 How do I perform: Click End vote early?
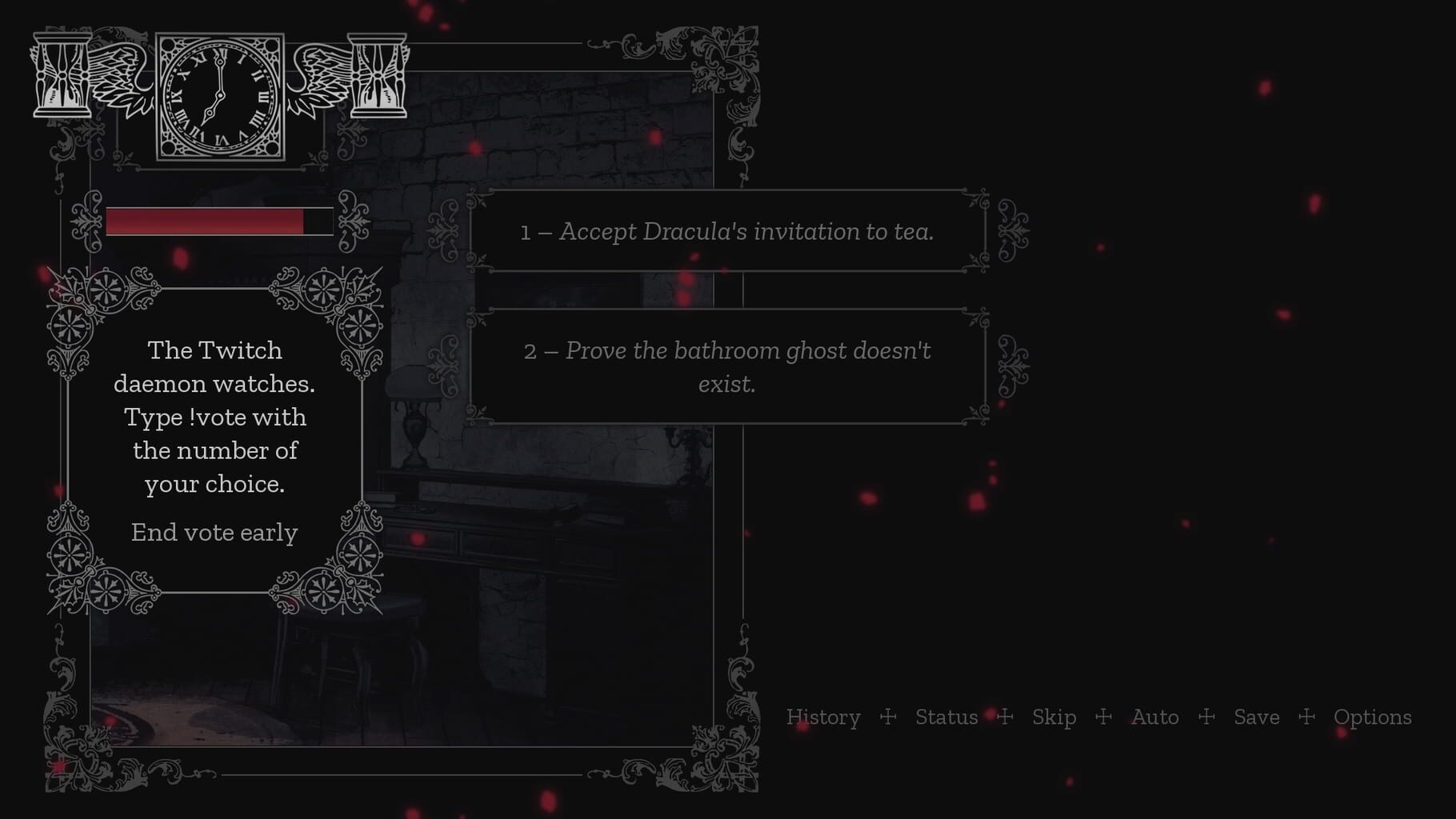point(214,532)
